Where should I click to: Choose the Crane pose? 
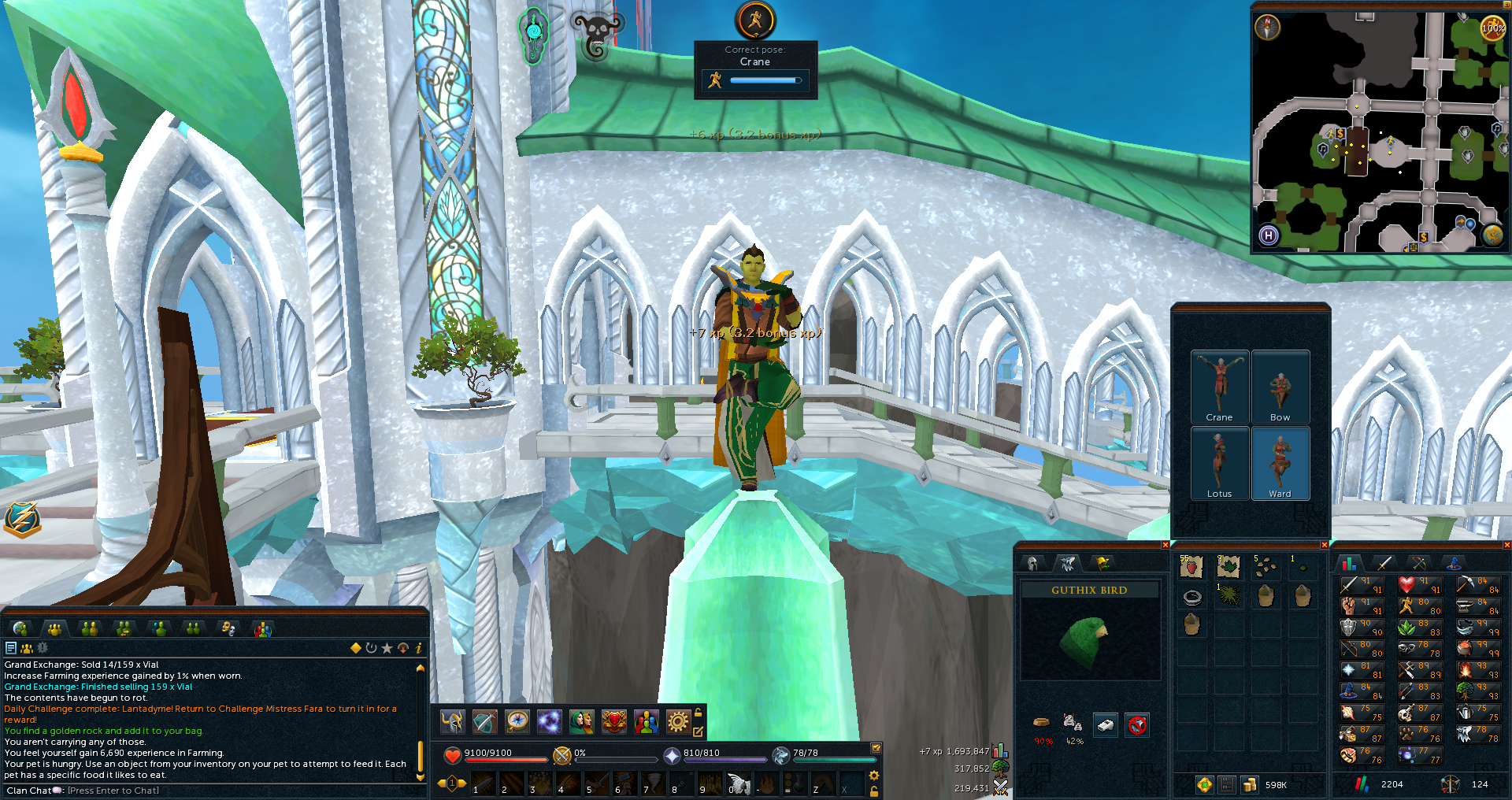point(1219,386)
